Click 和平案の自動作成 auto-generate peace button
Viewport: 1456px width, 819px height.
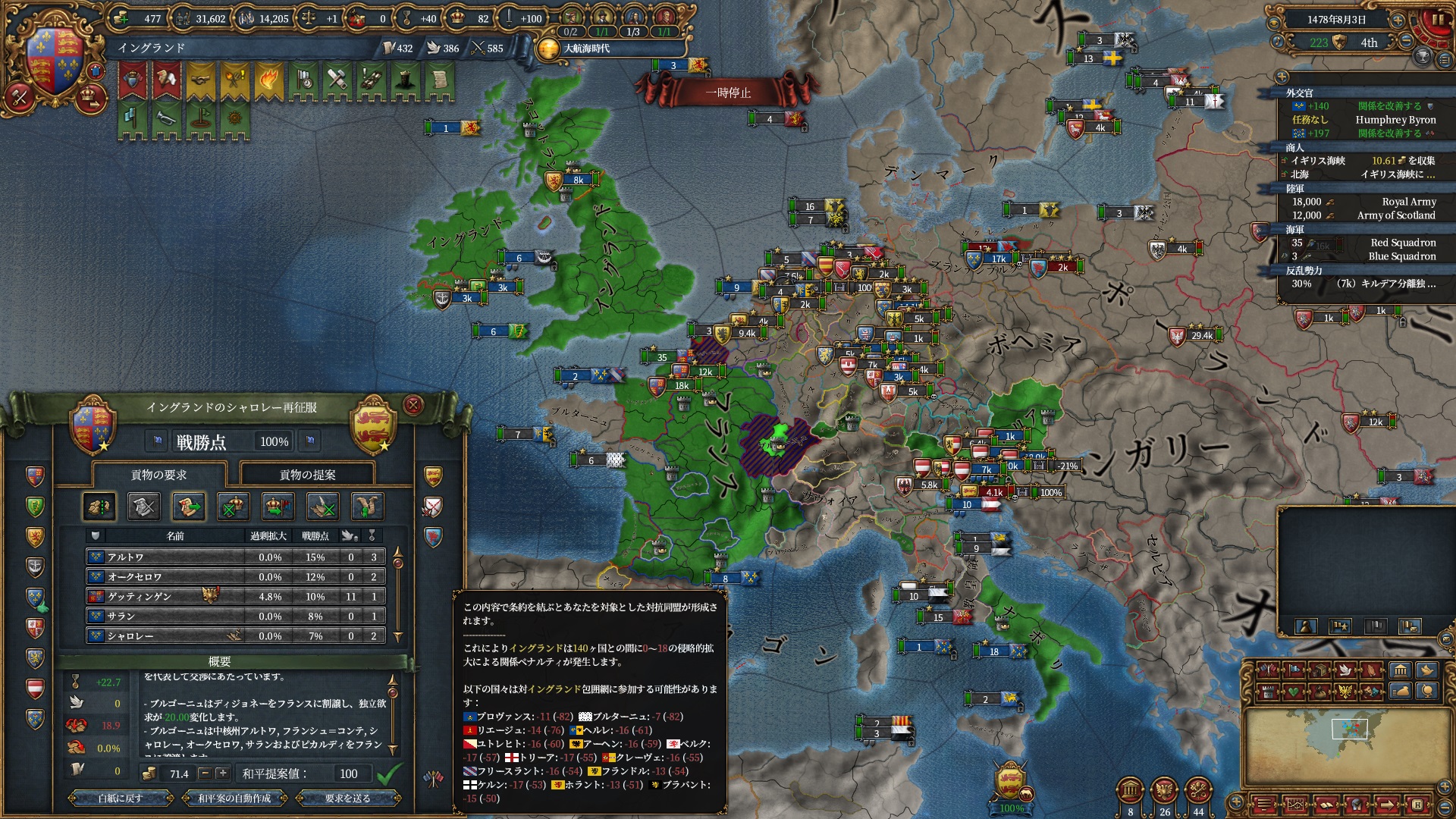tap(234, 799)
